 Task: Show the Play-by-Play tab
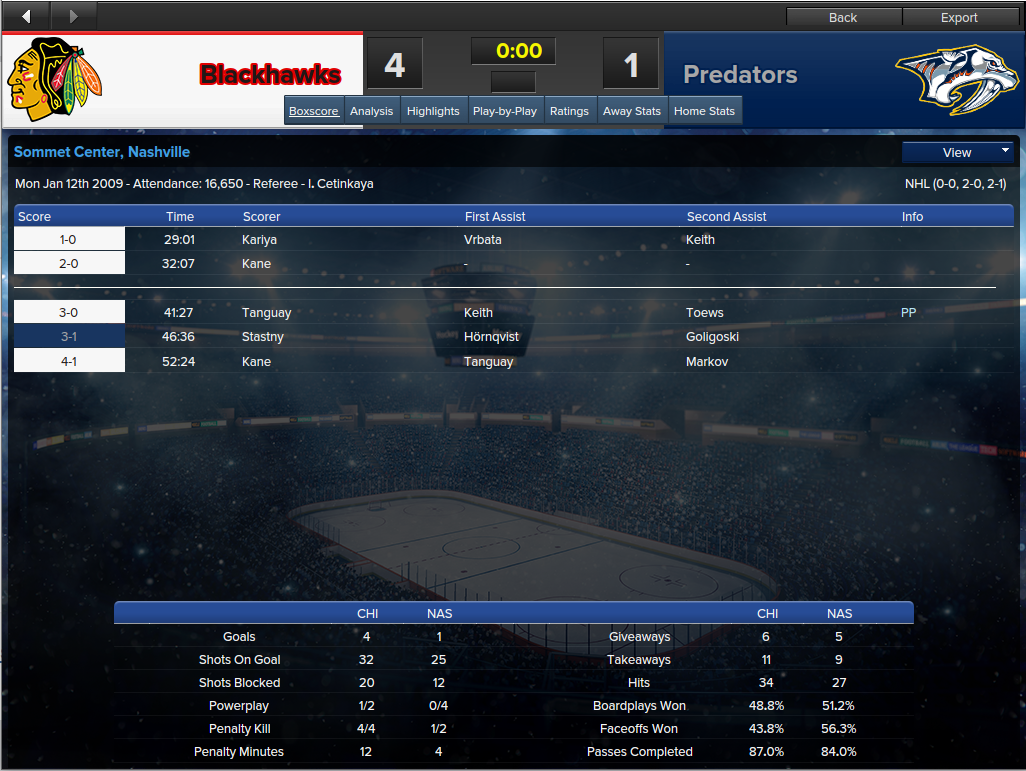click(x=505, y=111)
